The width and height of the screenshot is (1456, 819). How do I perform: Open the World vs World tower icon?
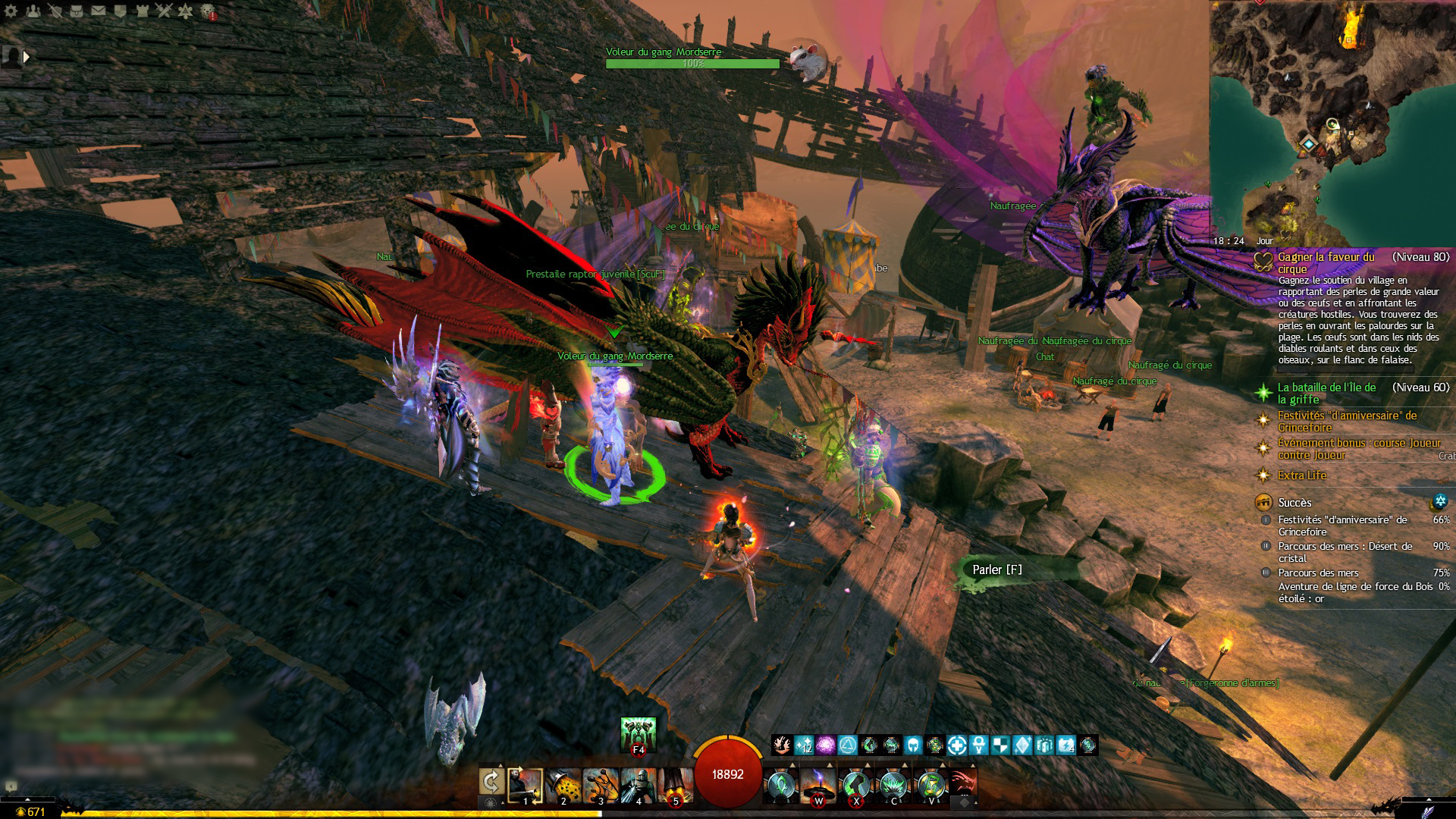pos(143,11)
